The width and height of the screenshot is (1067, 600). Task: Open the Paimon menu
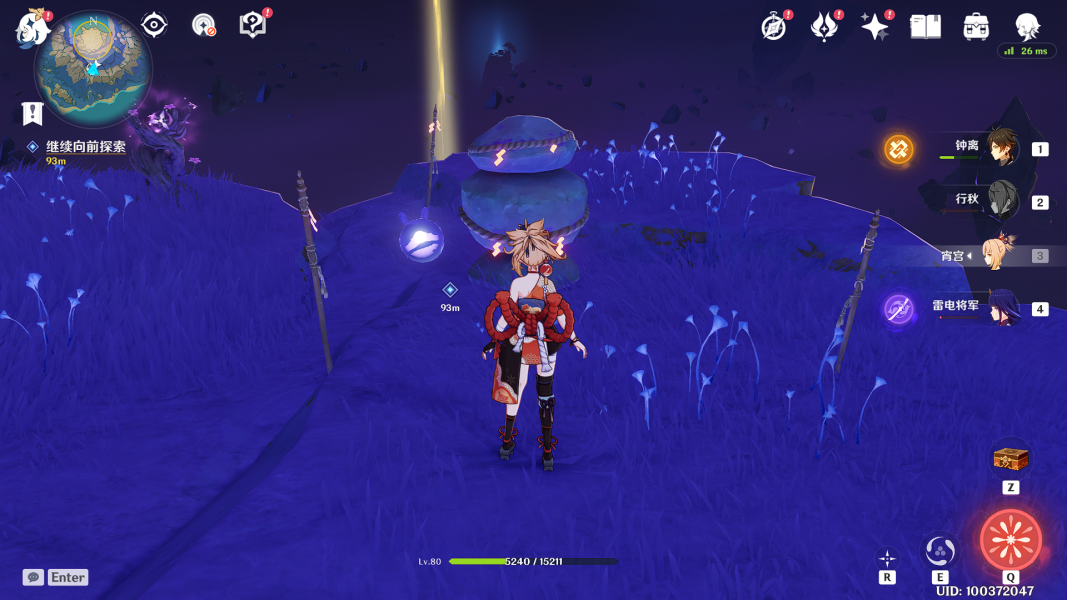click(32, 28)
